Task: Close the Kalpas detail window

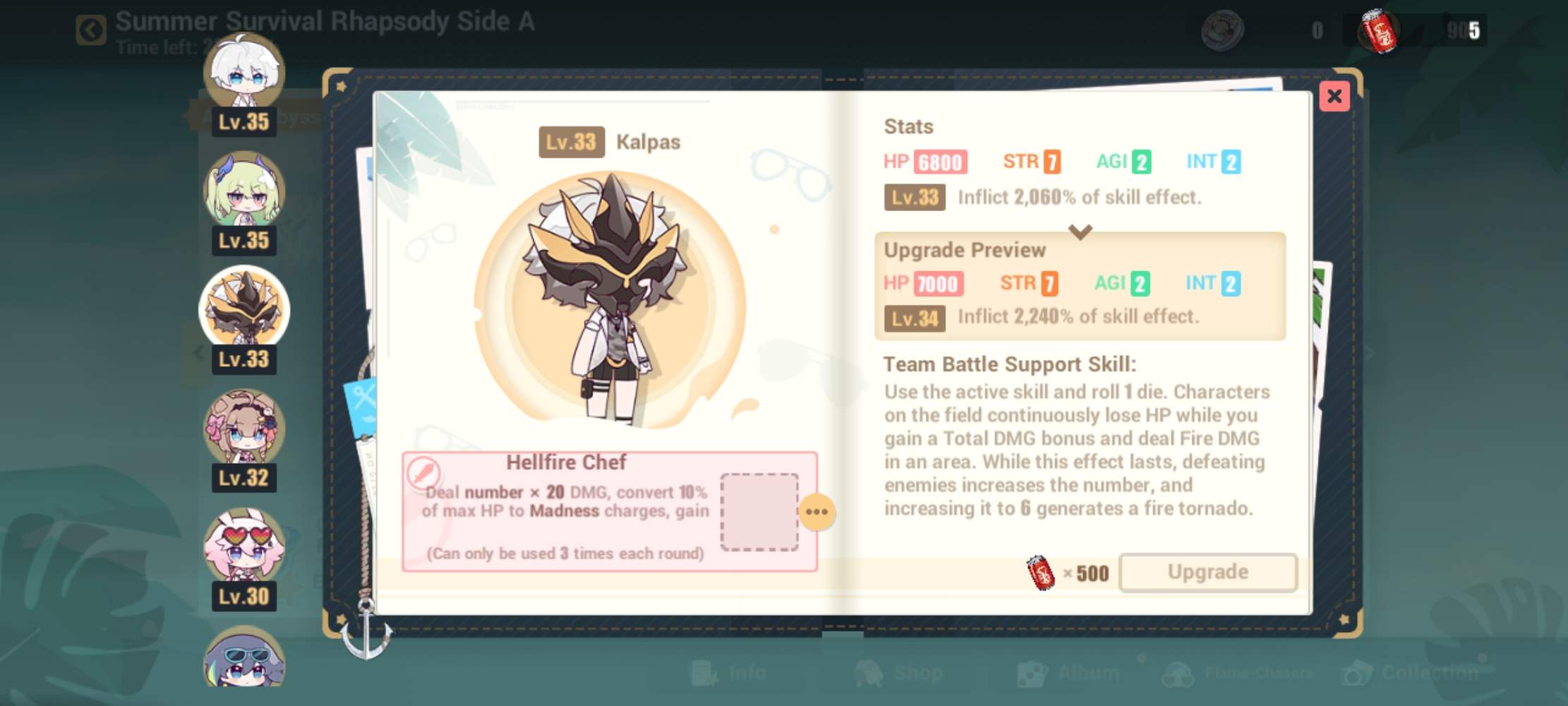Action: tap(1334, 97)
